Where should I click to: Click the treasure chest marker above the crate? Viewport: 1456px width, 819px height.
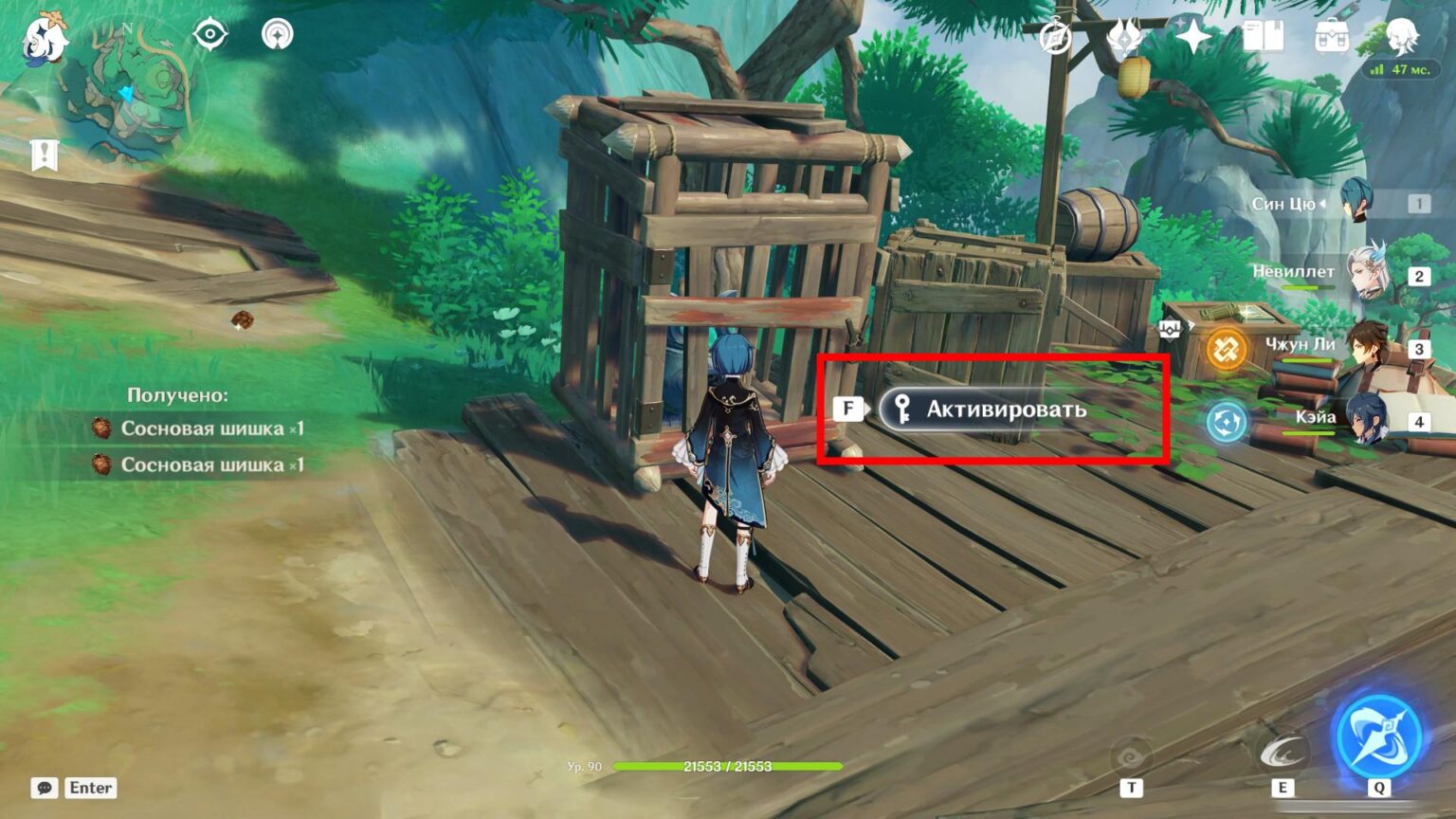[1172, 327]
